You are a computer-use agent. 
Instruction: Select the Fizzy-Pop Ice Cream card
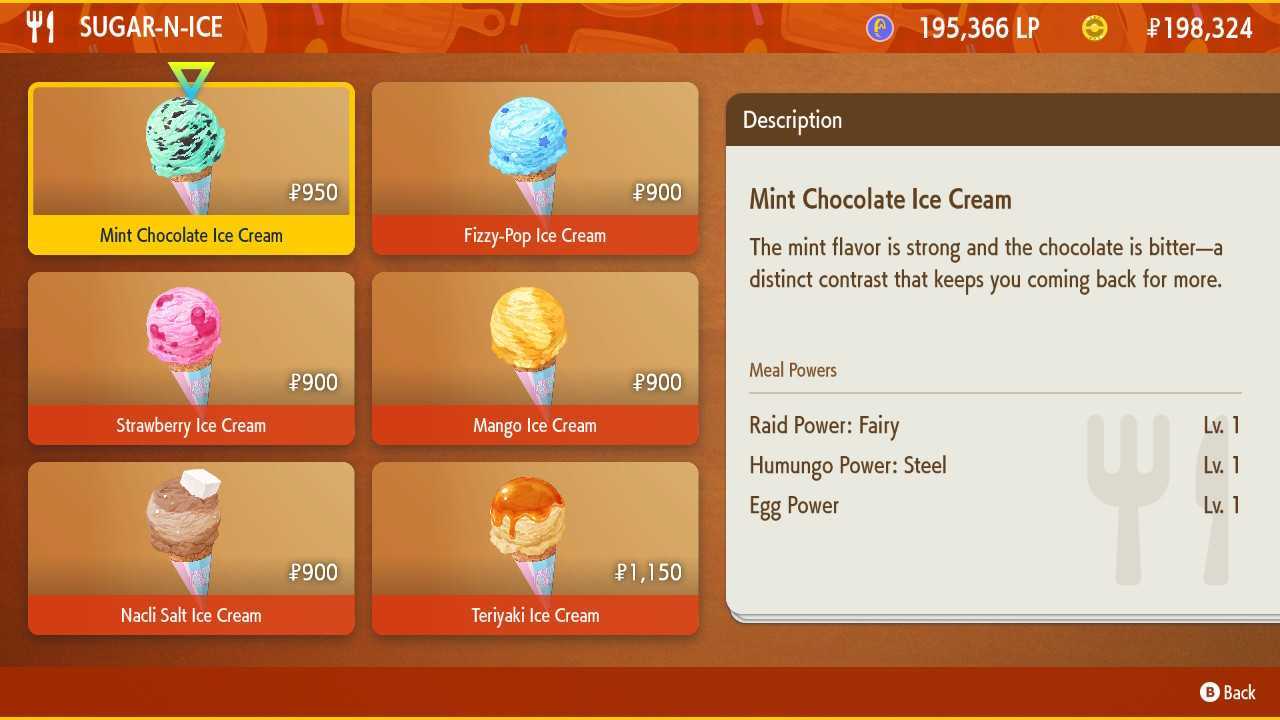click(535, 165)
